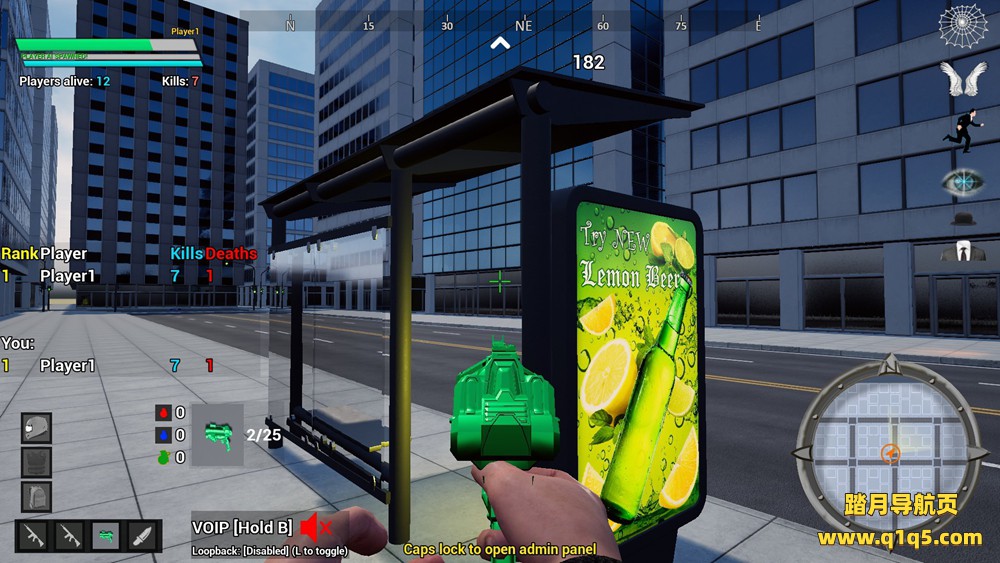Select the suit and tie icon
The width and height of the screenshot is (1000, 563).
click(x=963, y=250)
